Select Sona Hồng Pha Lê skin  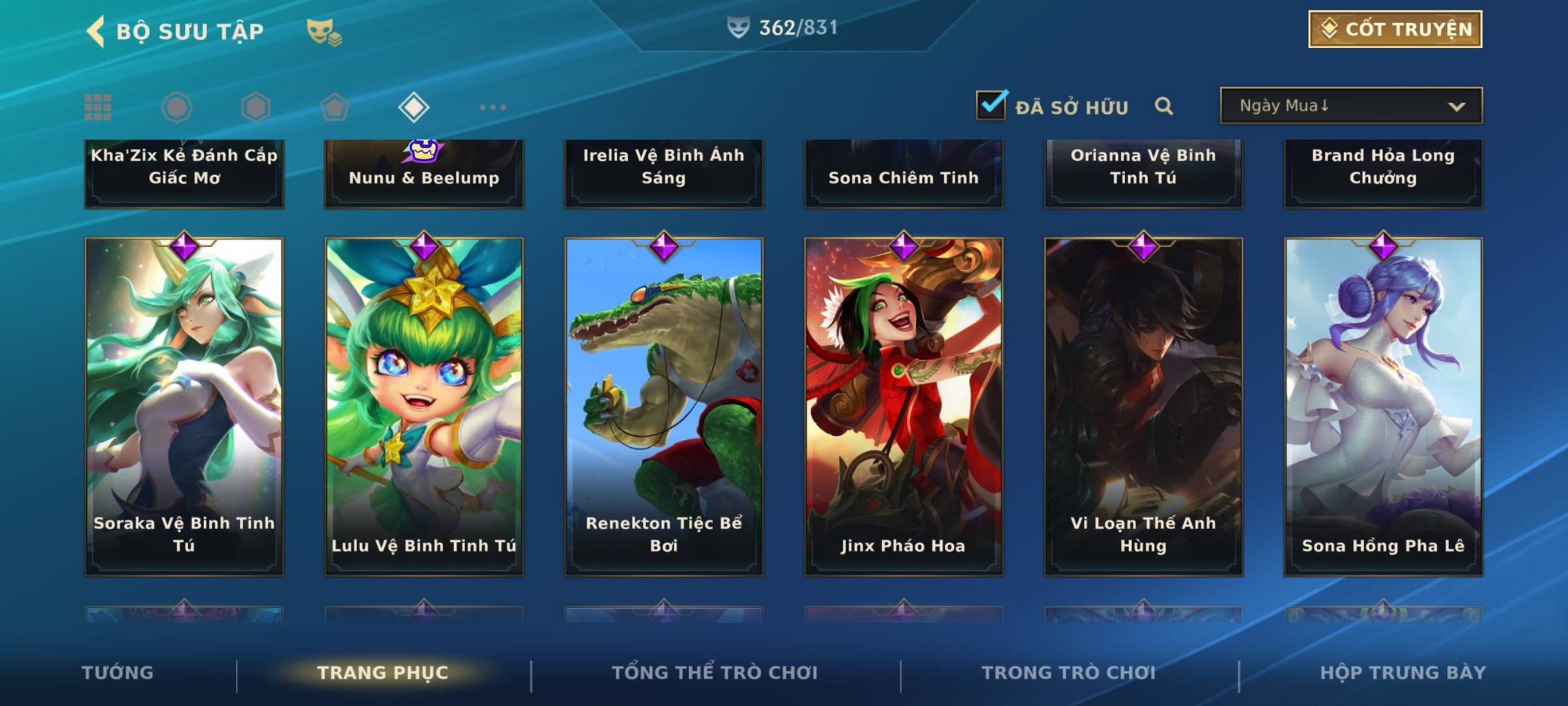1383,407
